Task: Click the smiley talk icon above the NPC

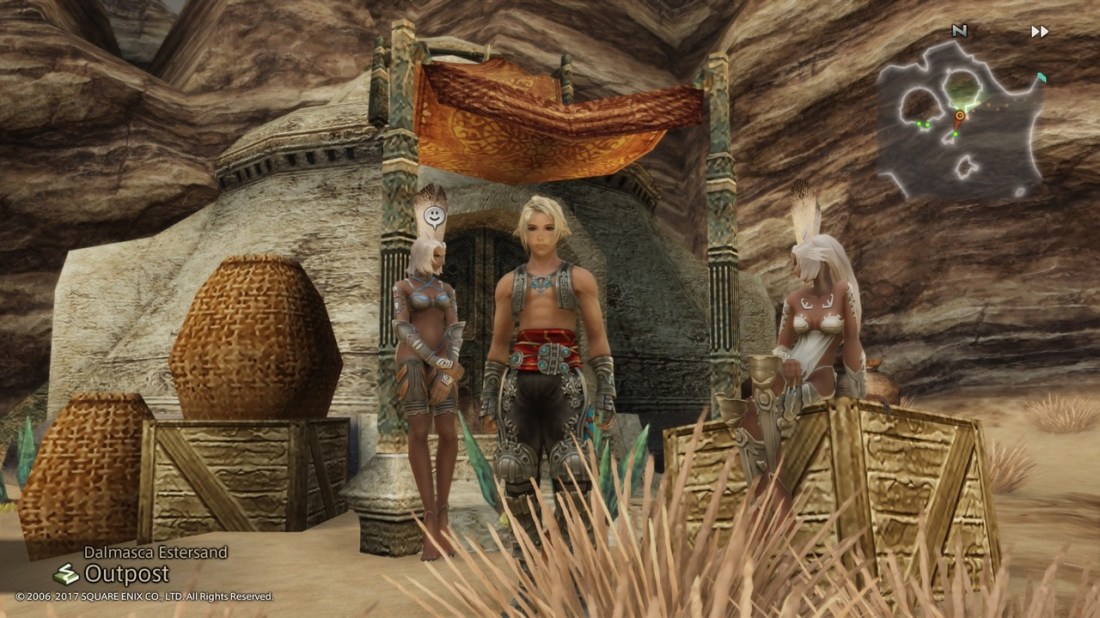Action: click(x=432, y=215)
